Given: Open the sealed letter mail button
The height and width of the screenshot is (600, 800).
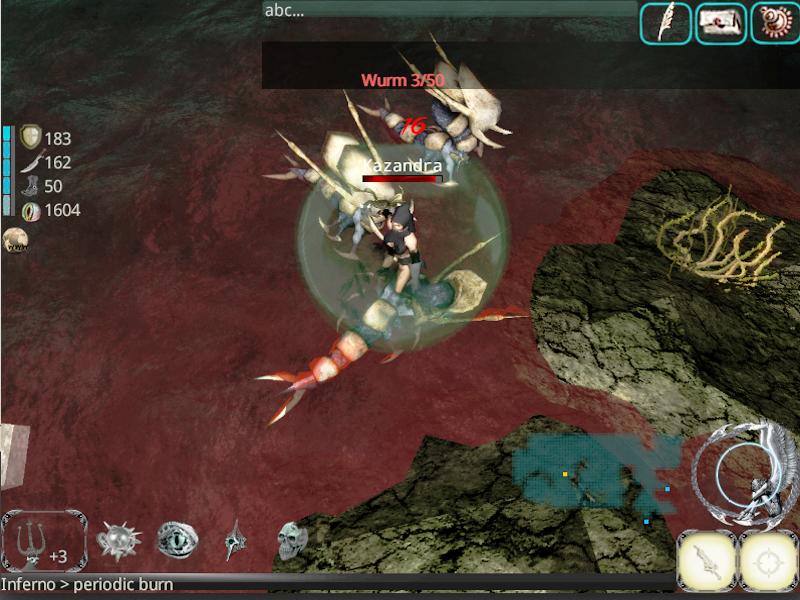Looking at the screenshot, I should click(719, 23).
